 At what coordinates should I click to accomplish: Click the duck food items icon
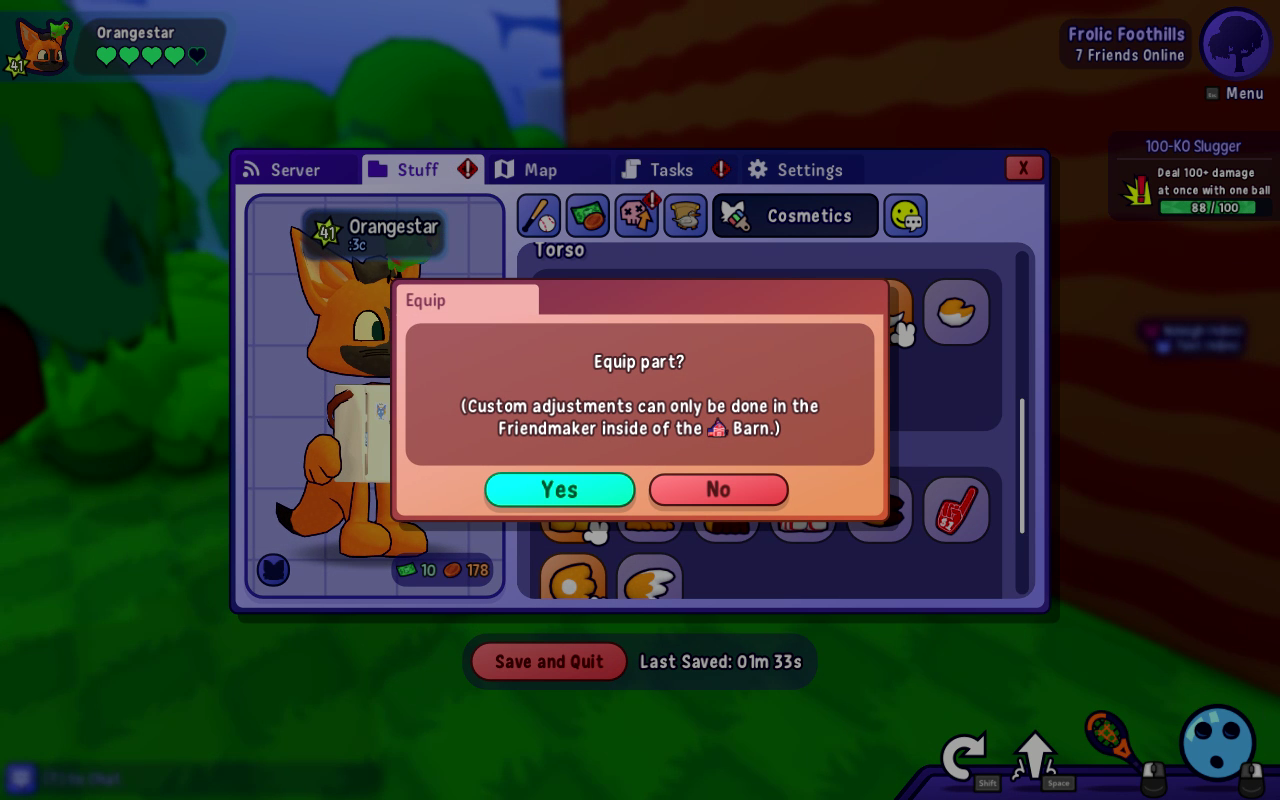pos(685,215)
